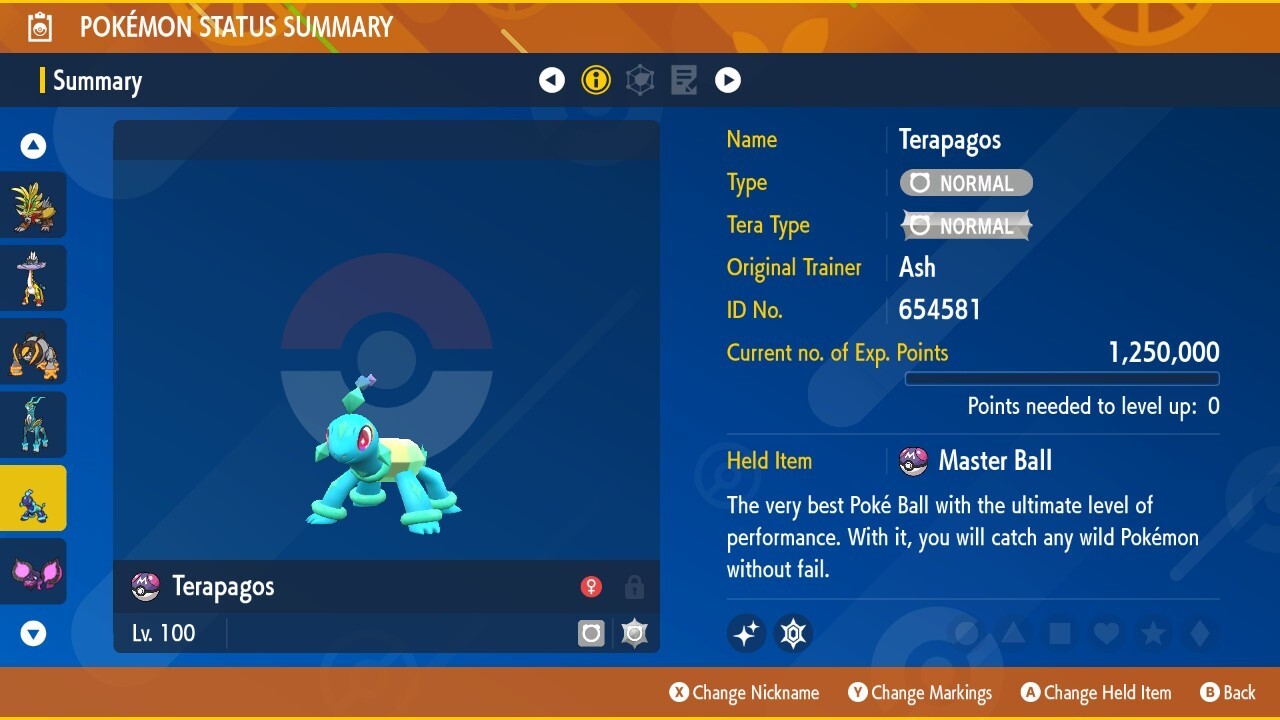Viewport: 1280px width, 720px height.
Task: Open the Tera hexagon page icon
Action: pyautogui.click(x=640, y=80)
